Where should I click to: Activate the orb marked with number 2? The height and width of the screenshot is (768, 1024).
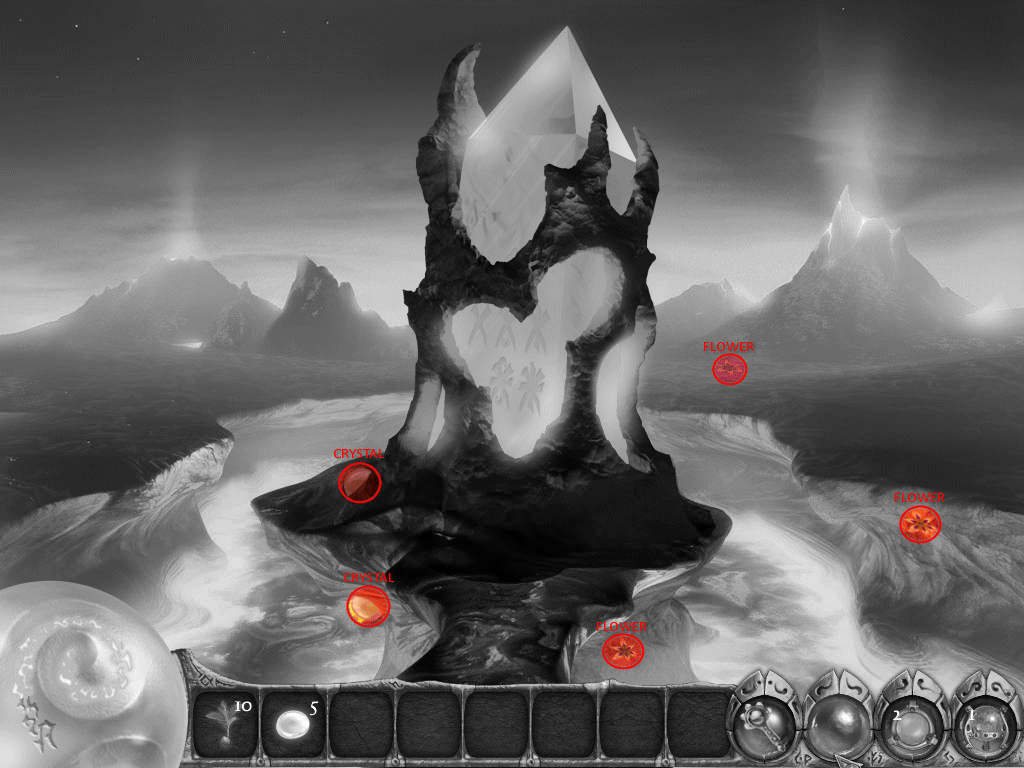point(911,720)
